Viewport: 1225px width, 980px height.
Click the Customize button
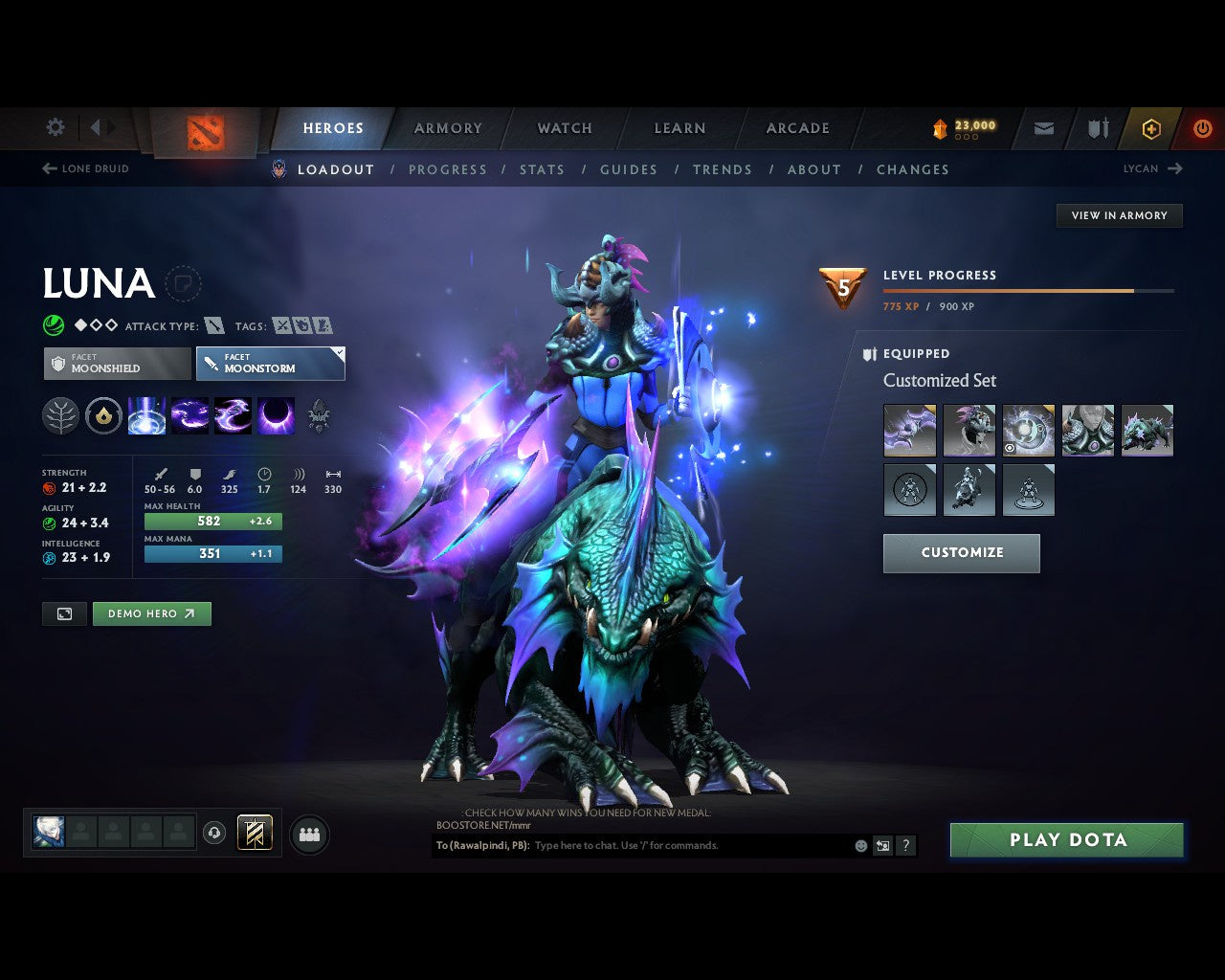[x=961, y=553]
